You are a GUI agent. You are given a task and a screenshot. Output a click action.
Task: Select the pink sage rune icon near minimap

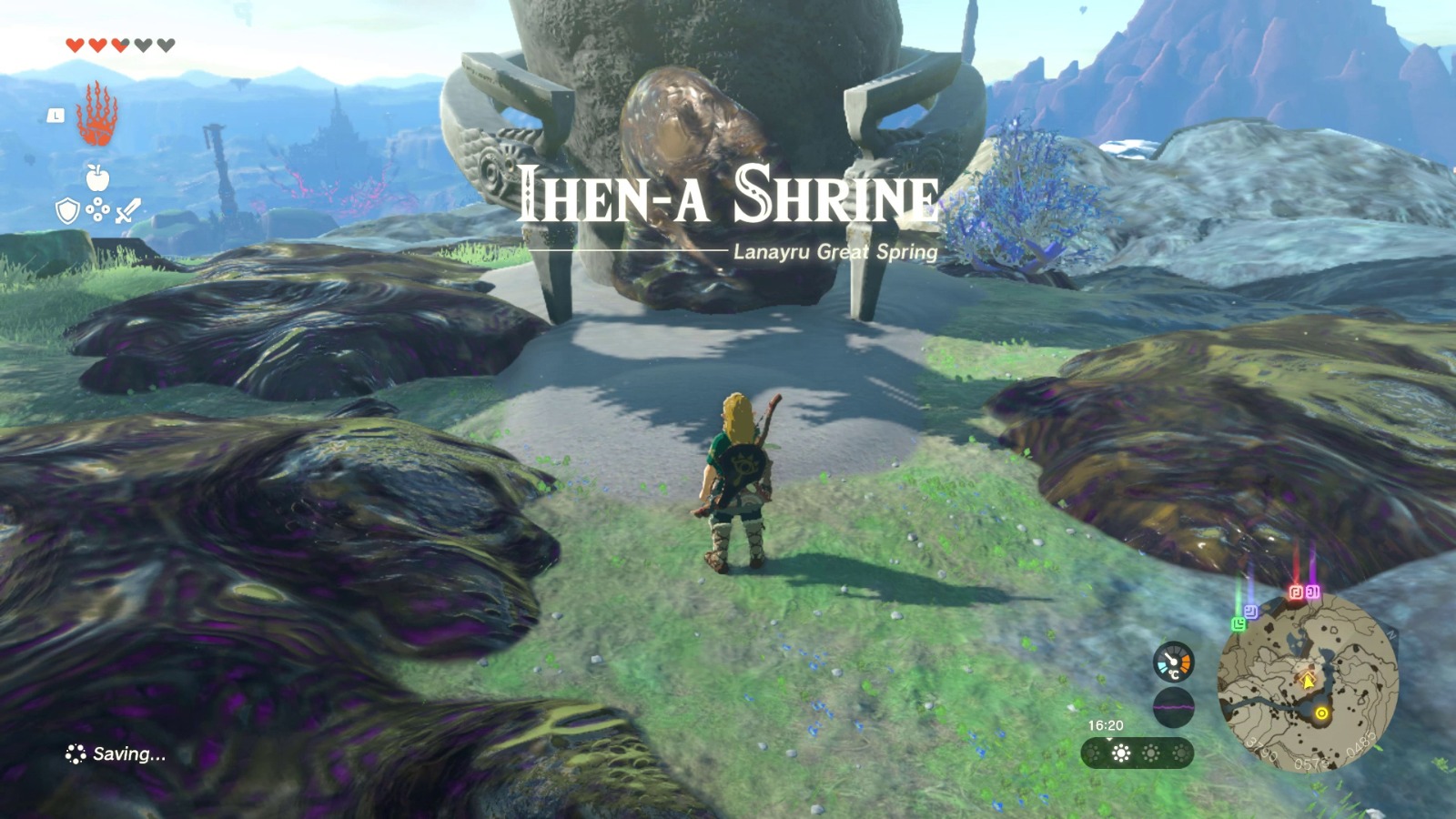pos(1311,591)
